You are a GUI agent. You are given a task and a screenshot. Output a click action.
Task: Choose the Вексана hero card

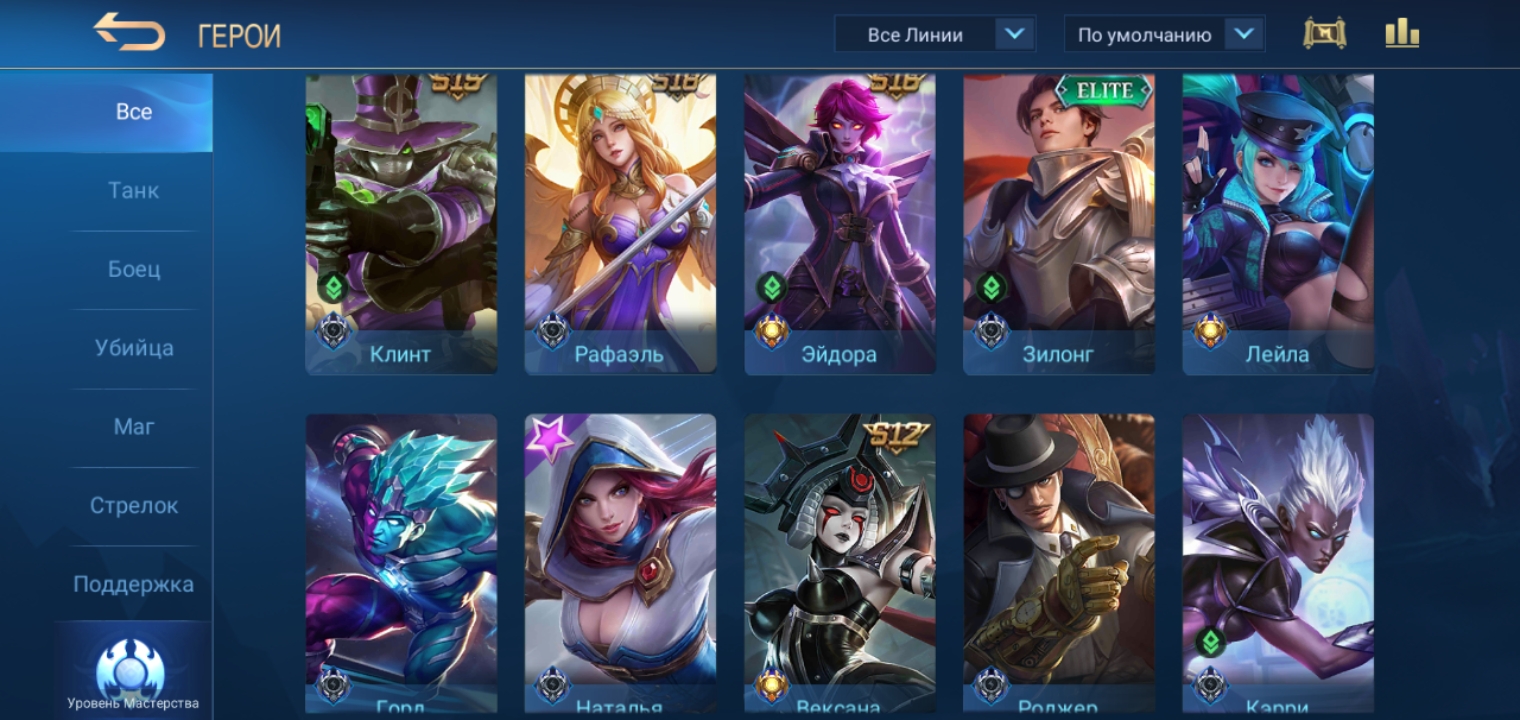[840, 560]
